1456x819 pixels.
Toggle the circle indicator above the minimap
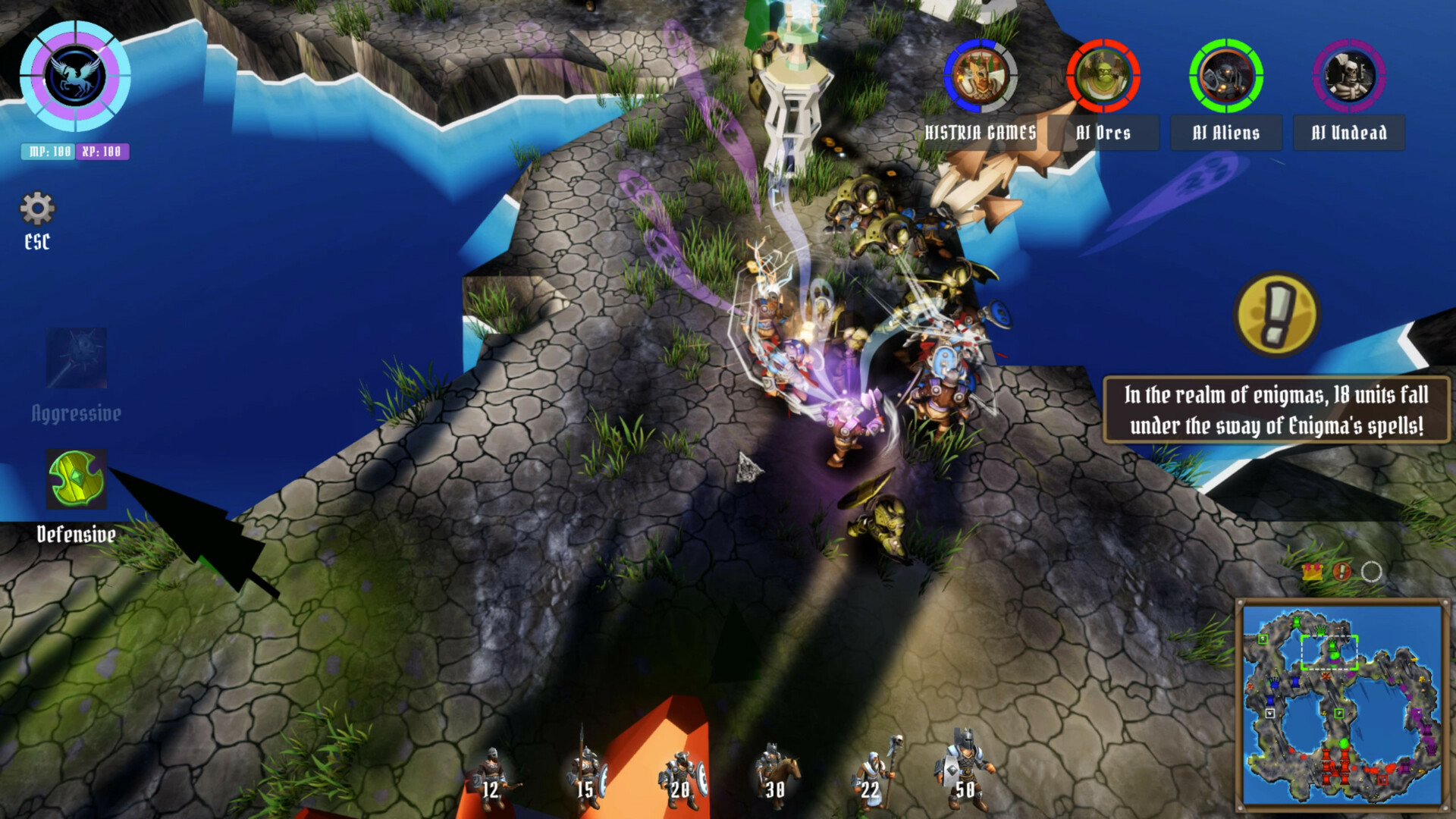(1371, 571)
